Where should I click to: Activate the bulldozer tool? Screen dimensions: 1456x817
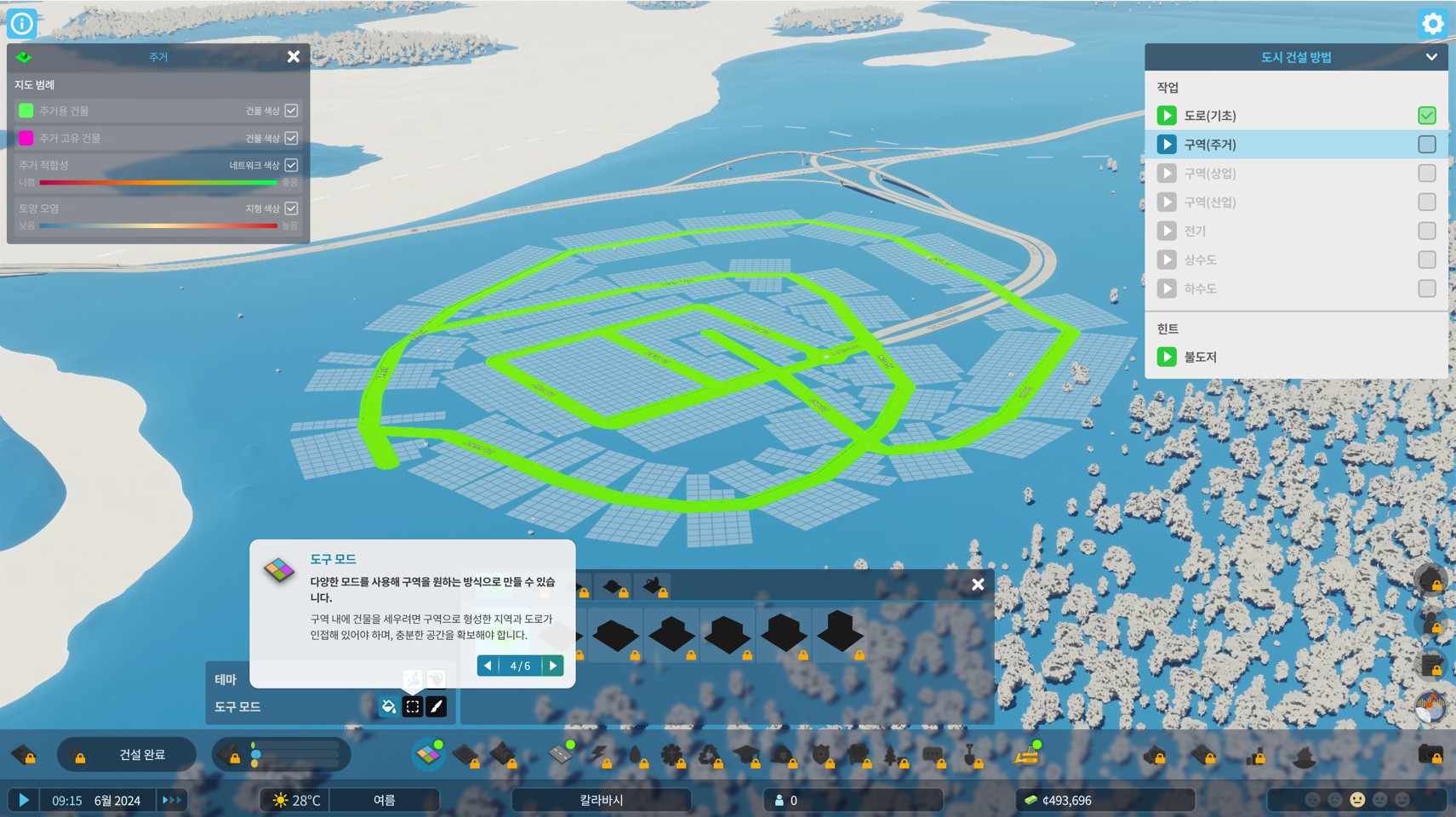[x=1027, y=754]
